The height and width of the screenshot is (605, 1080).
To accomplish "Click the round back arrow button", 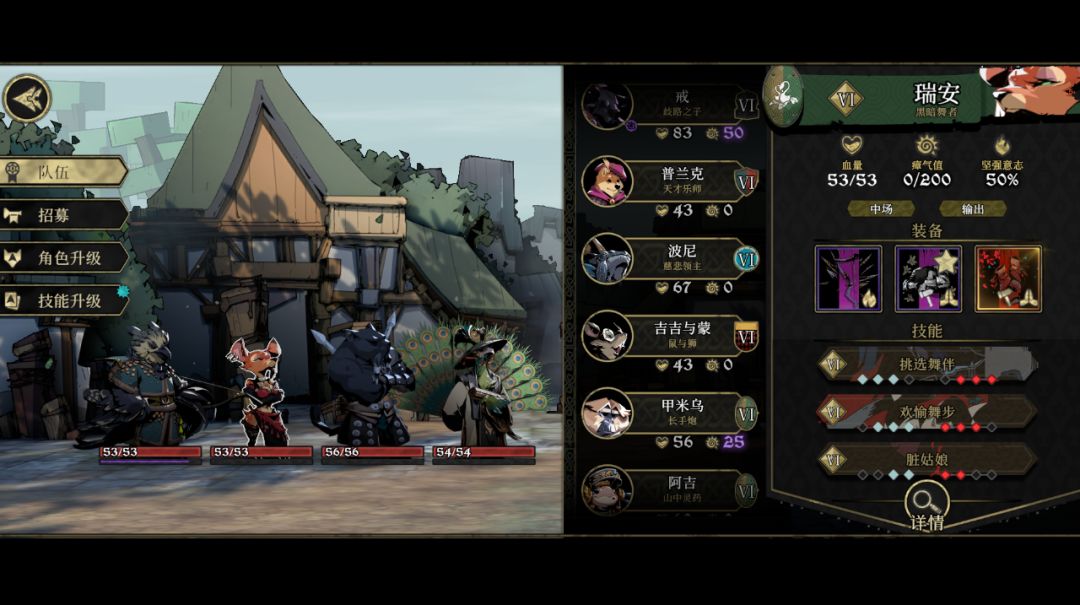I will pyautogui.click(x=27, y=99).
